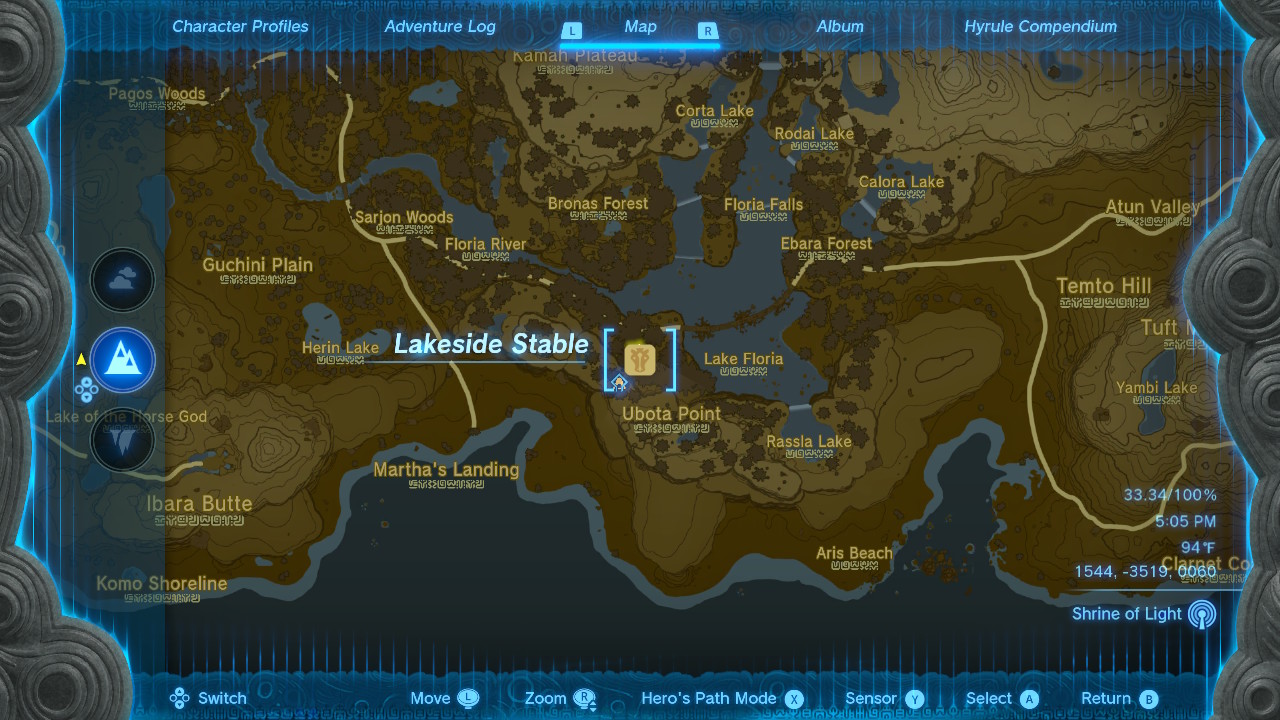1280x720 pixels.
Task: Select the highlighted Surface mountain layer icon
Action: click(122, 361)
